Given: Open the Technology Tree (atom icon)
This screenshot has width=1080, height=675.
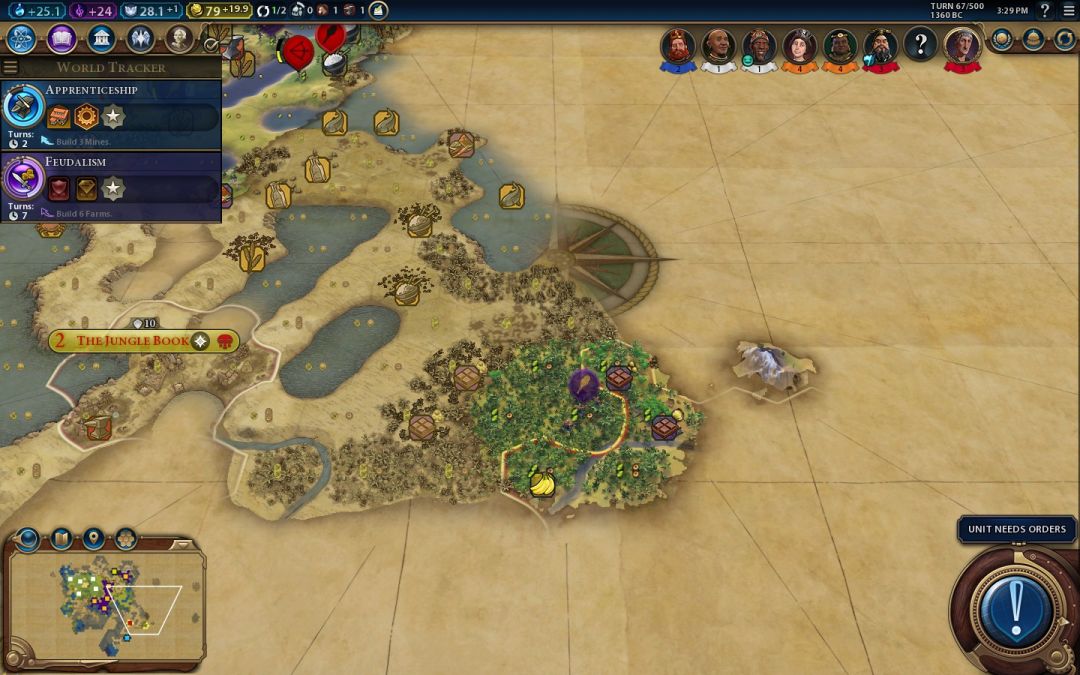Looking at the screenshot, I should point(22,39).
